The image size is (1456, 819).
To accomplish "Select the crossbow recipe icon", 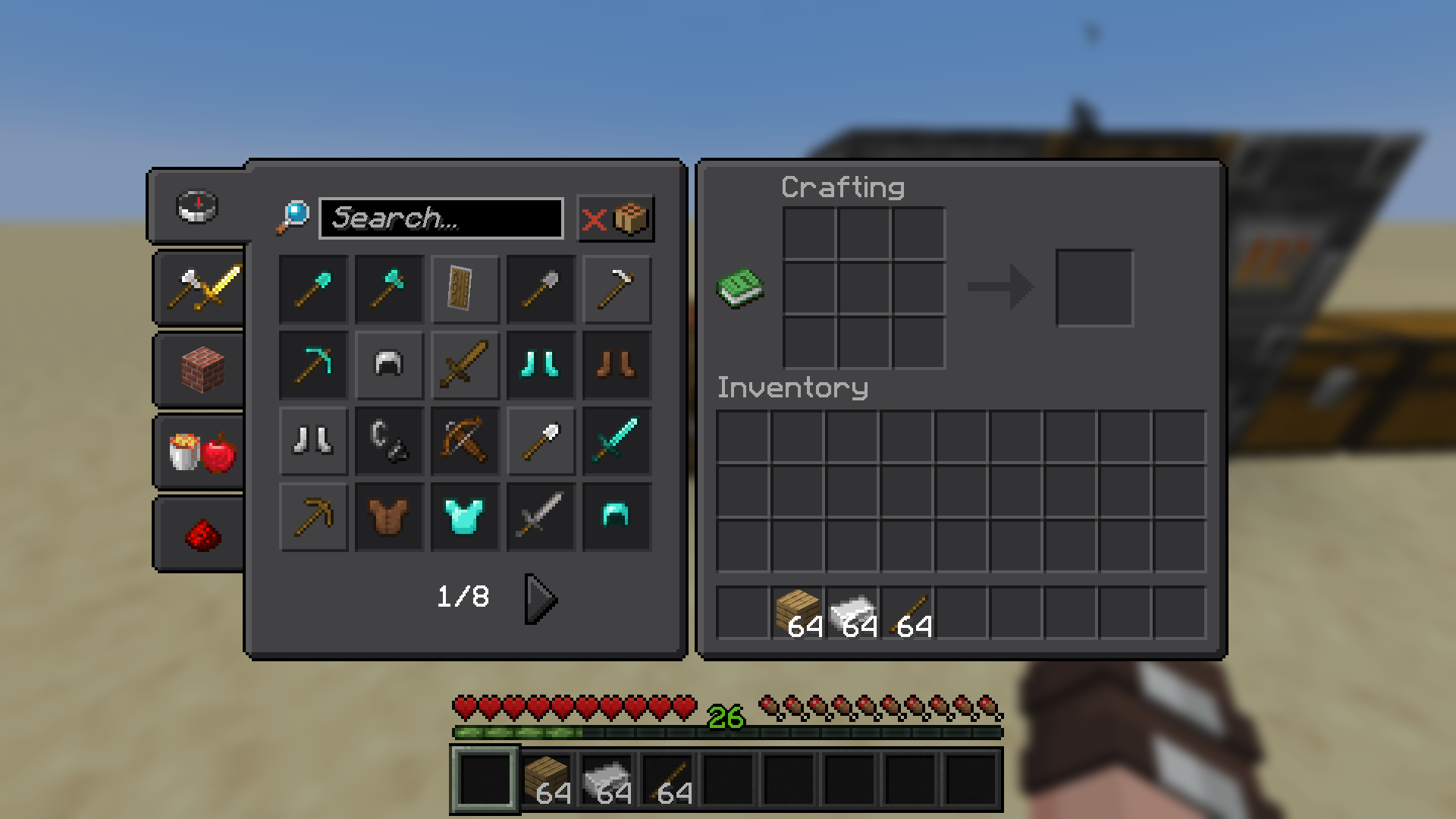I will (x=465, y=441).
